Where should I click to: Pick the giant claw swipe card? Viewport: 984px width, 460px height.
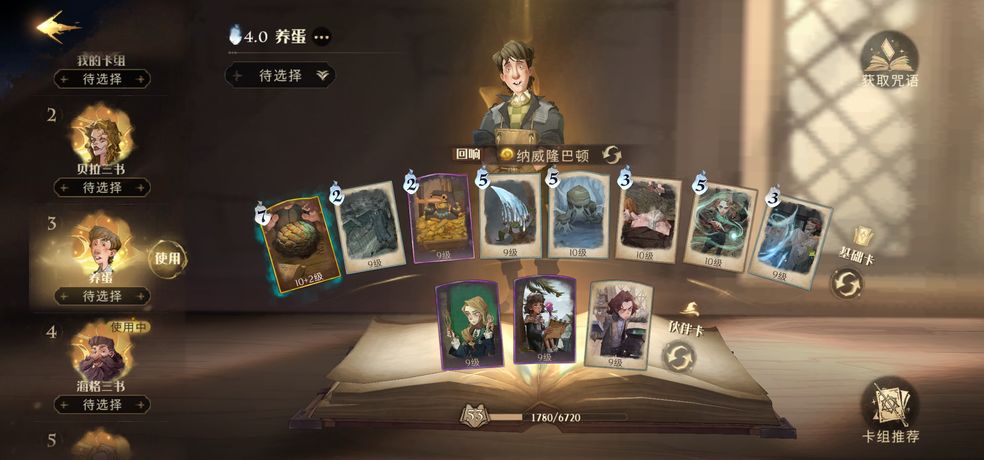click(509, 219)
